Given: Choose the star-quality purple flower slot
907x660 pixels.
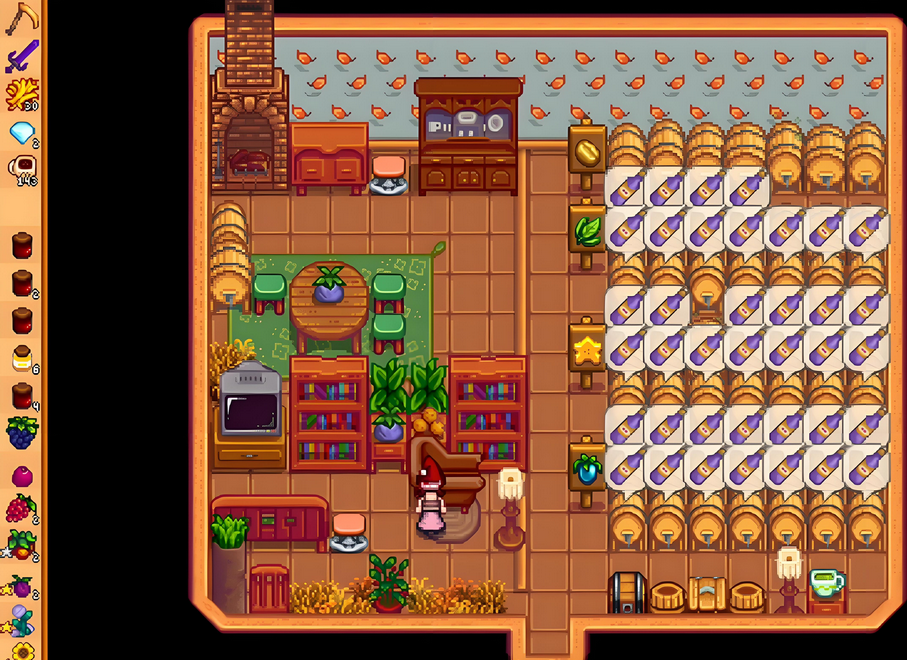Looking at the screenshot, I should pos(21,620).
